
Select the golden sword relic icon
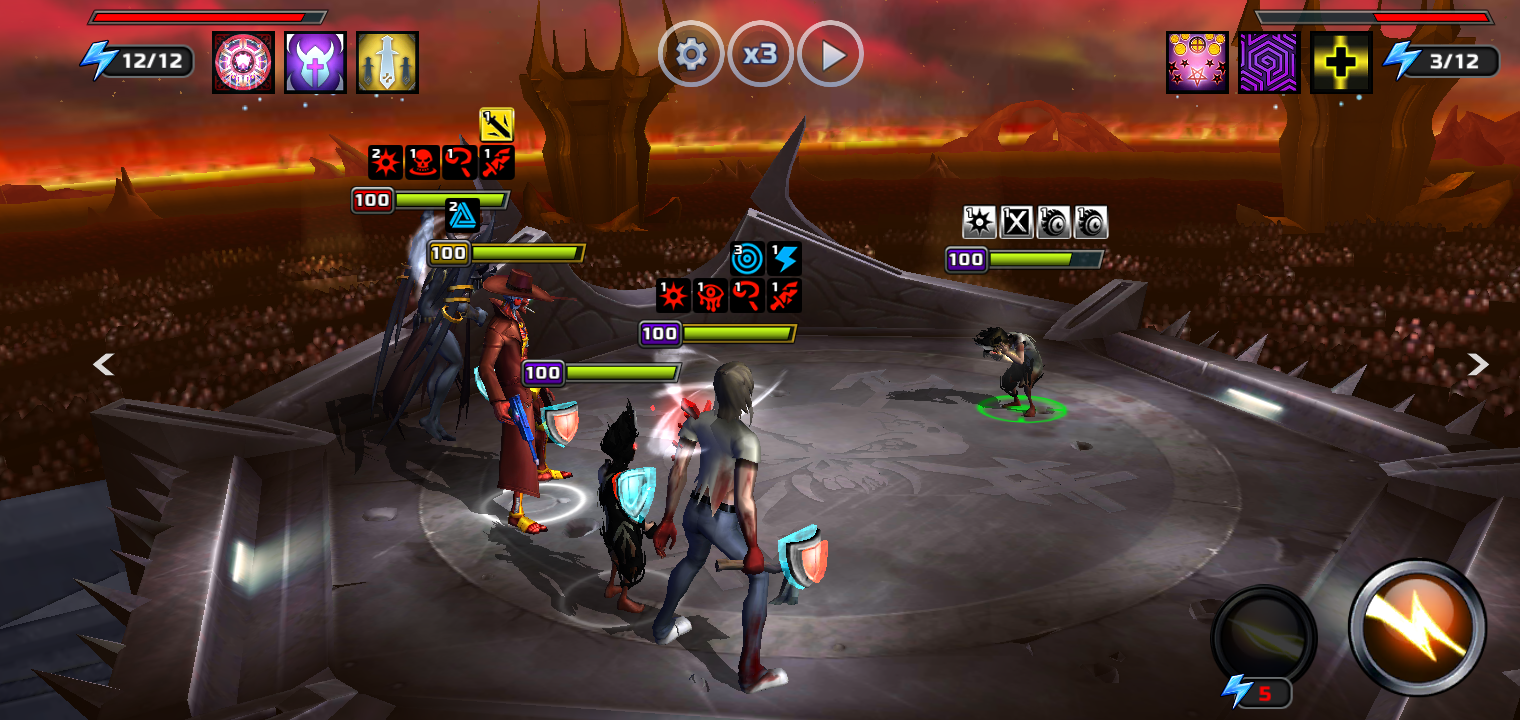click(388, 62)
